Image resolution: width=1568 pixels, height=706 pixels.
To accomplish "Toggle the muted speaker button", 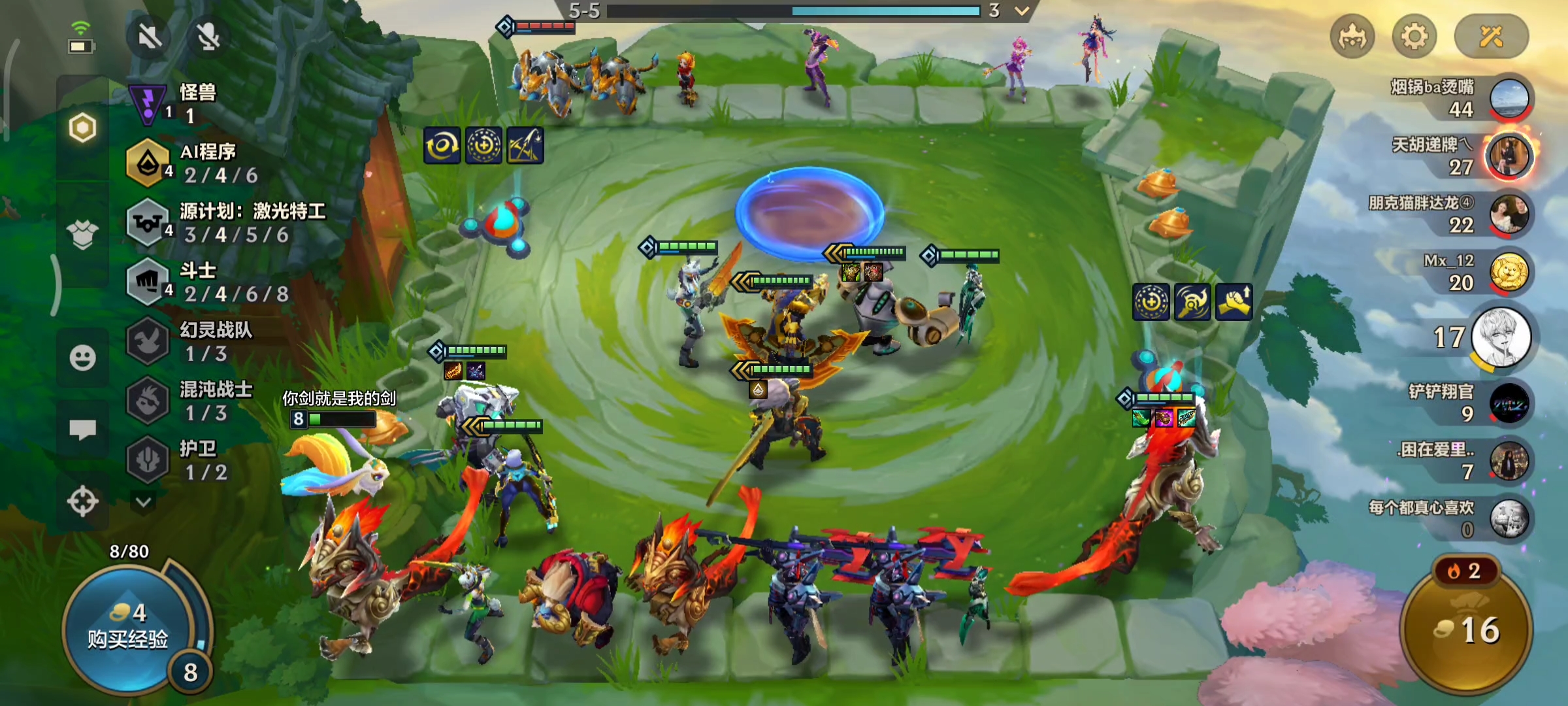I will [150, 37].
